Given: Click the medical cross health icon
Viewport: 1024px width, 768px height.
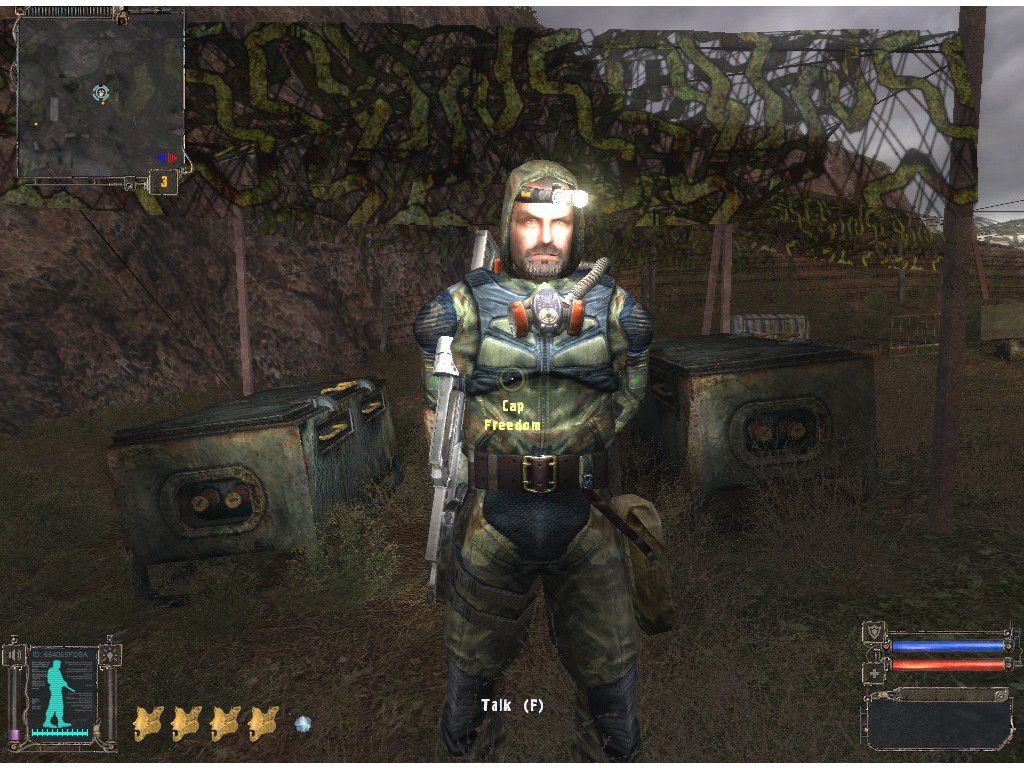Looking at the screenshot, I should click(873, 672).
